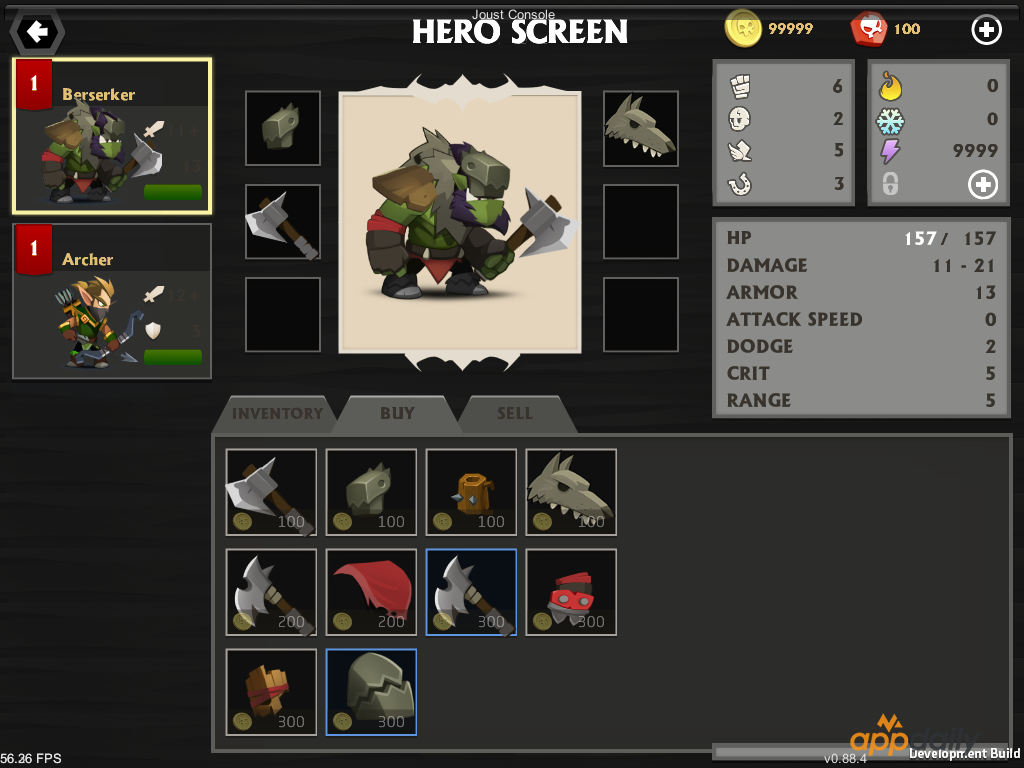This screenshot has width=1024, height=768.
Task: Go back with the arrow button
Action: coord(37,32)
